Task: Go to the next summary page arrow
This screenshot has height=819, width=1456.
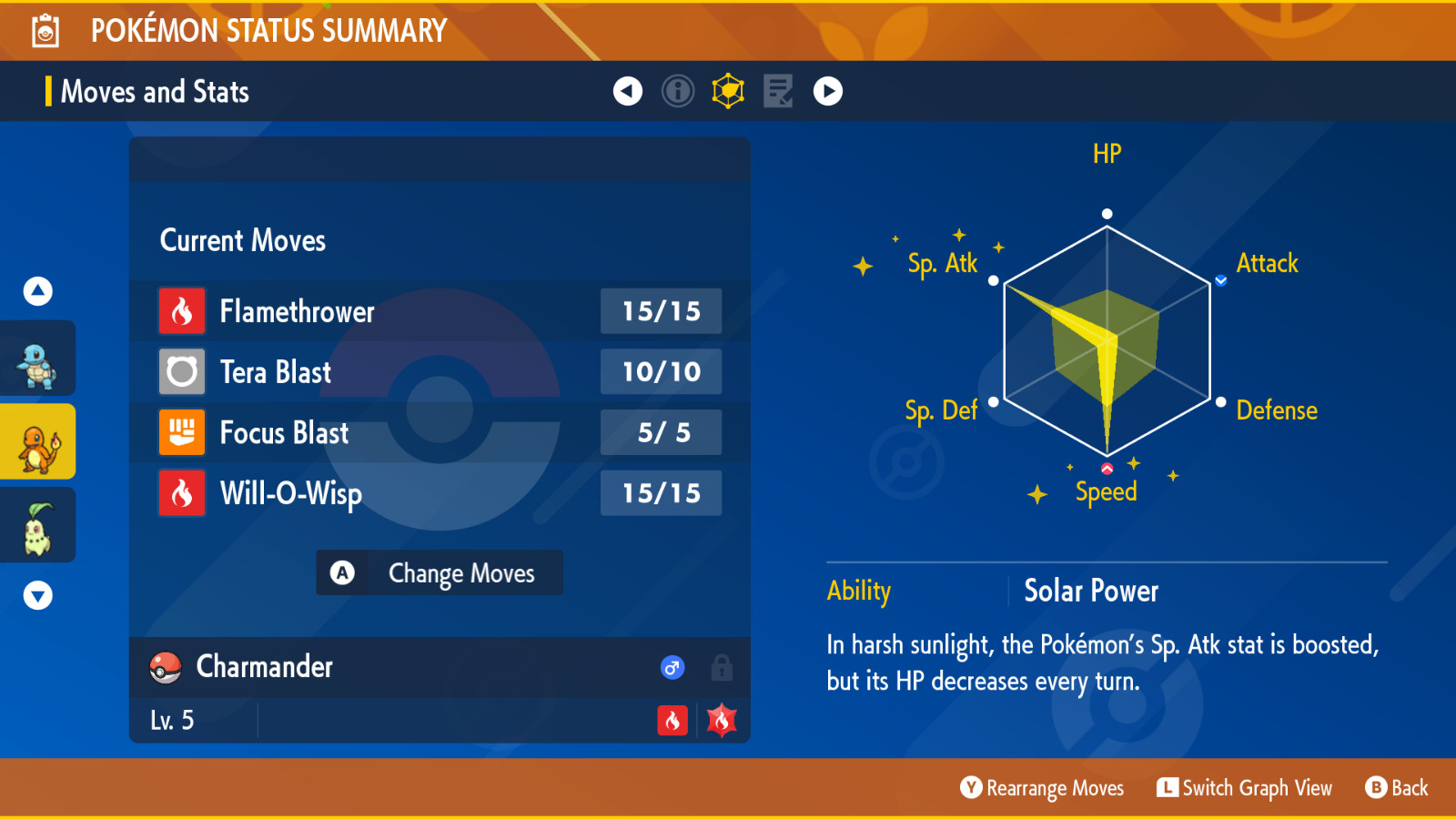Action: click(828, 91)
